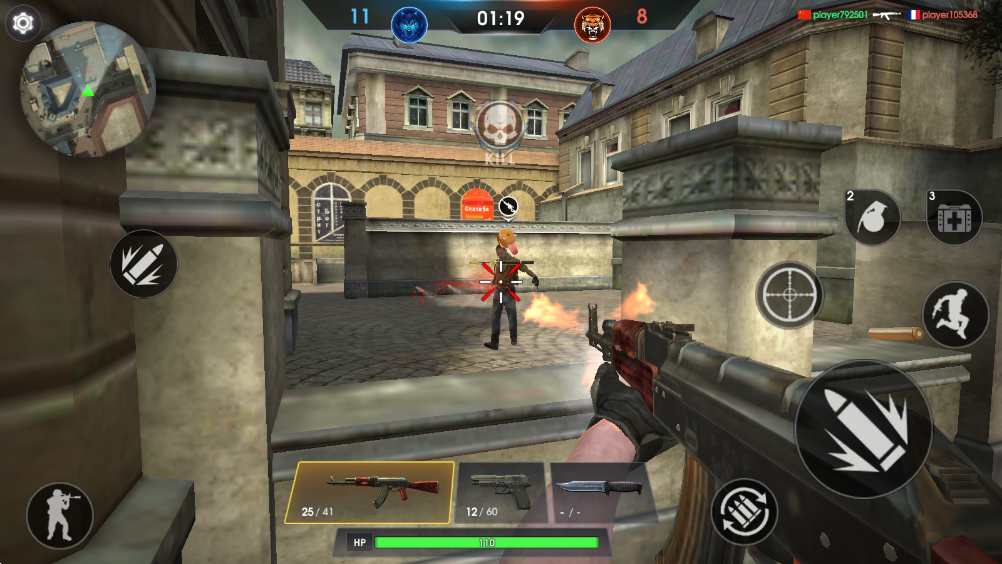Image resolution: width=1002 pixels, height=564 pixels.
Task: Tap the small bullet fire button
Action: (x=143, y=264)
